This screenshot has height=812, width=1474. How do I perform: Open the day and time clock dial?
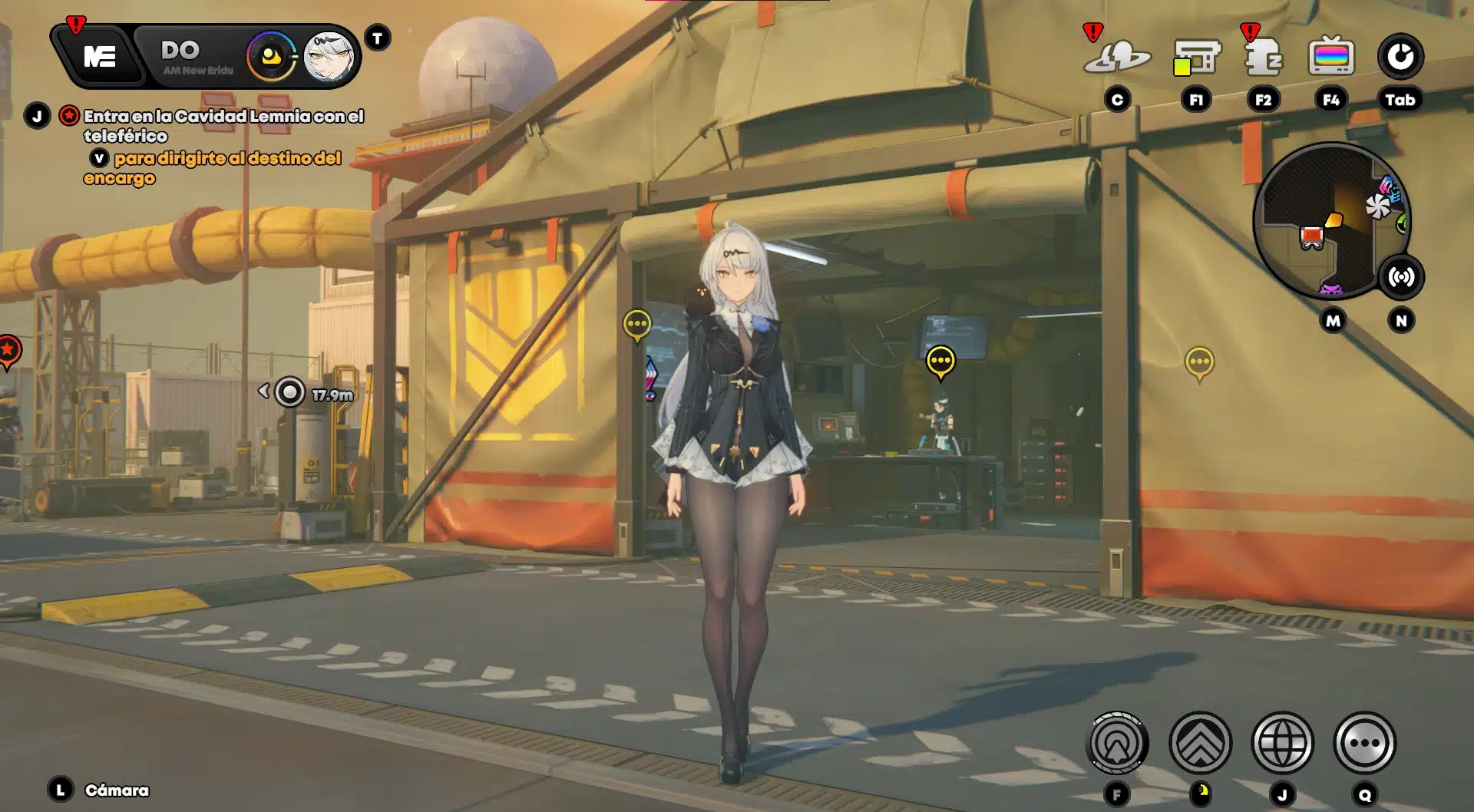click(270, 56)
